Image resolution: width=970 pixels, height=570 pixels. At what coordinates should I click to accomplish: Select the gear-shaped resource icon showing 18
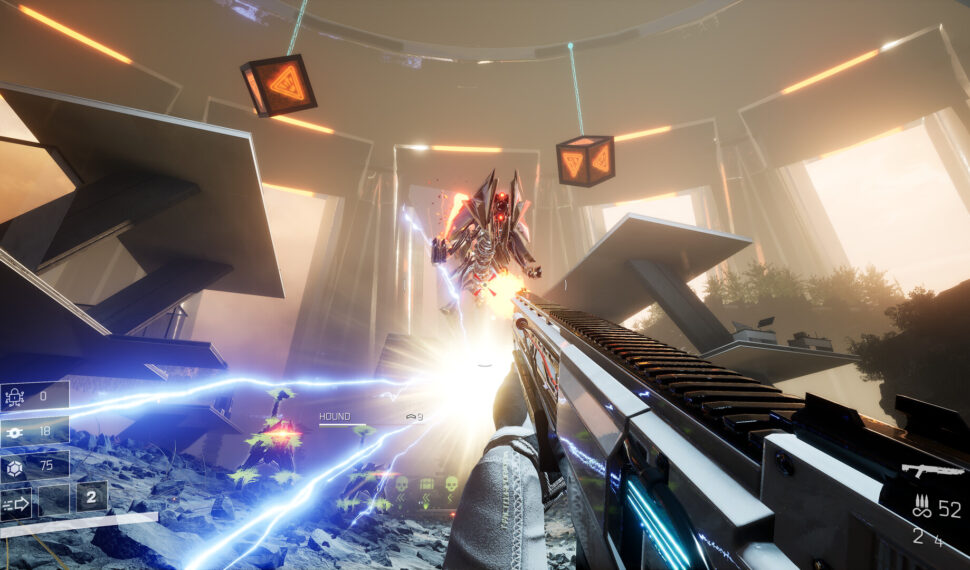[16, 431]
